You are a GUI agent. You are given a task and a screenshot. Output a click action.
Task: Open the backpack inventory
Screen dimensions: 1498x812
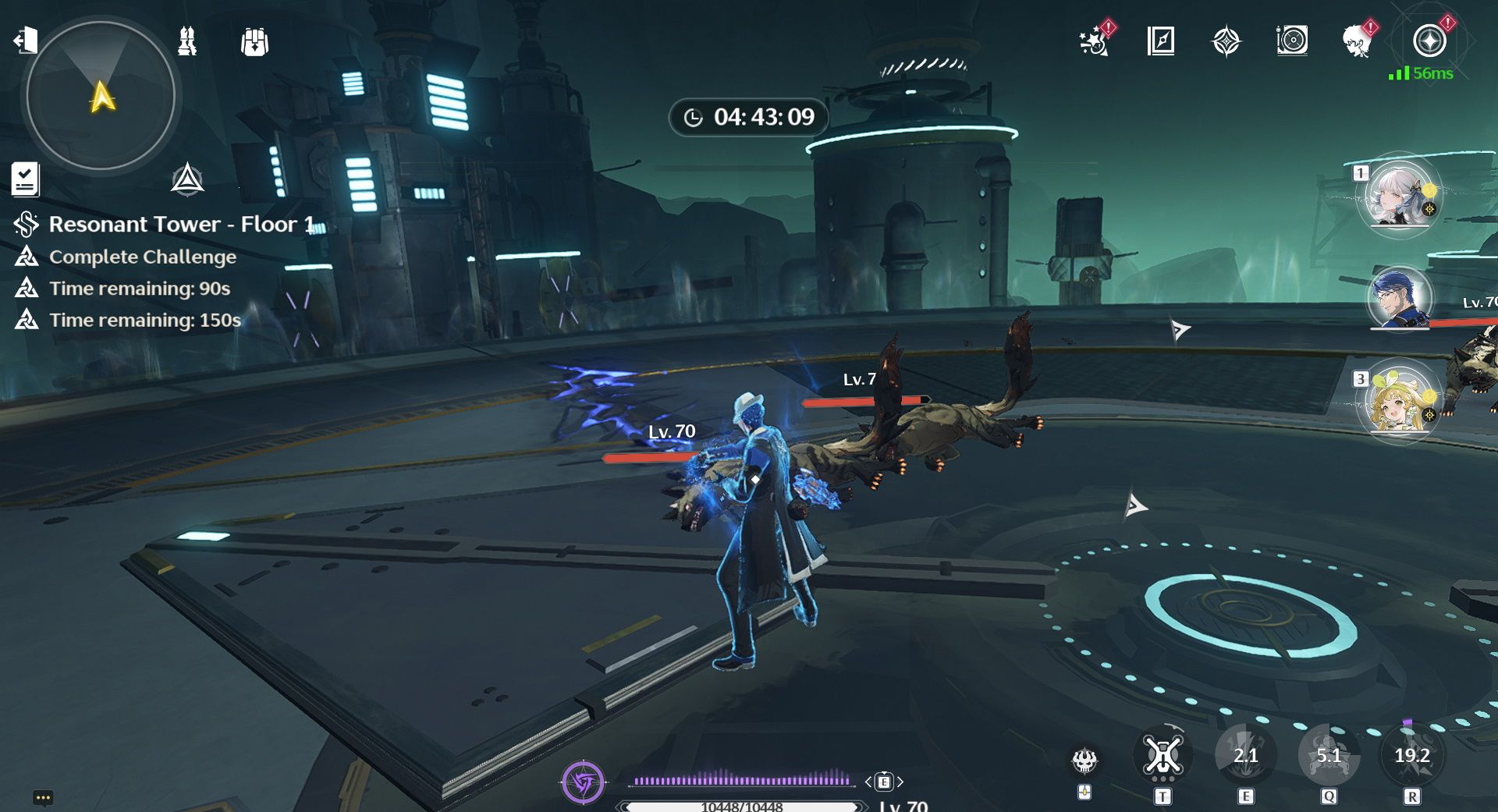254,42
